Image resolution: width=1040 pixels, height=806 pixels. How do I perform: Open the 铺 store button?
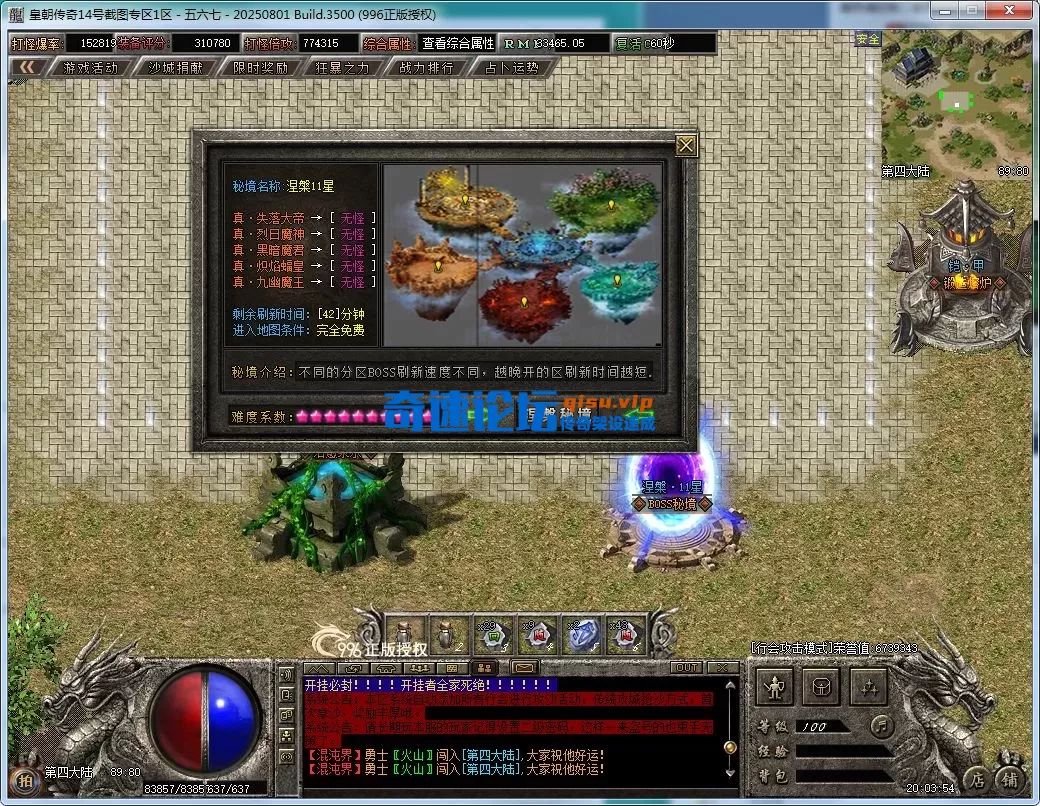coord(1010,778)
